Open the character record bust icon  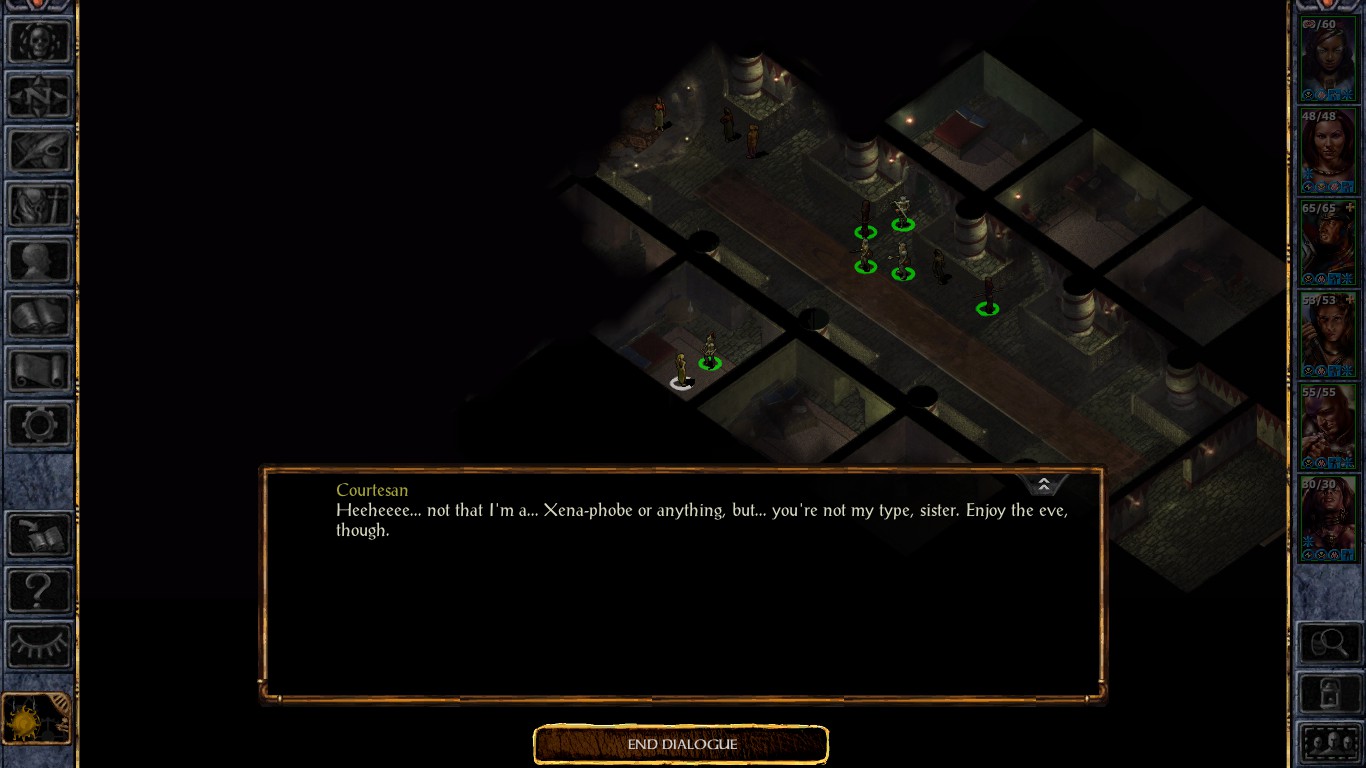click(x=39, y=261)
